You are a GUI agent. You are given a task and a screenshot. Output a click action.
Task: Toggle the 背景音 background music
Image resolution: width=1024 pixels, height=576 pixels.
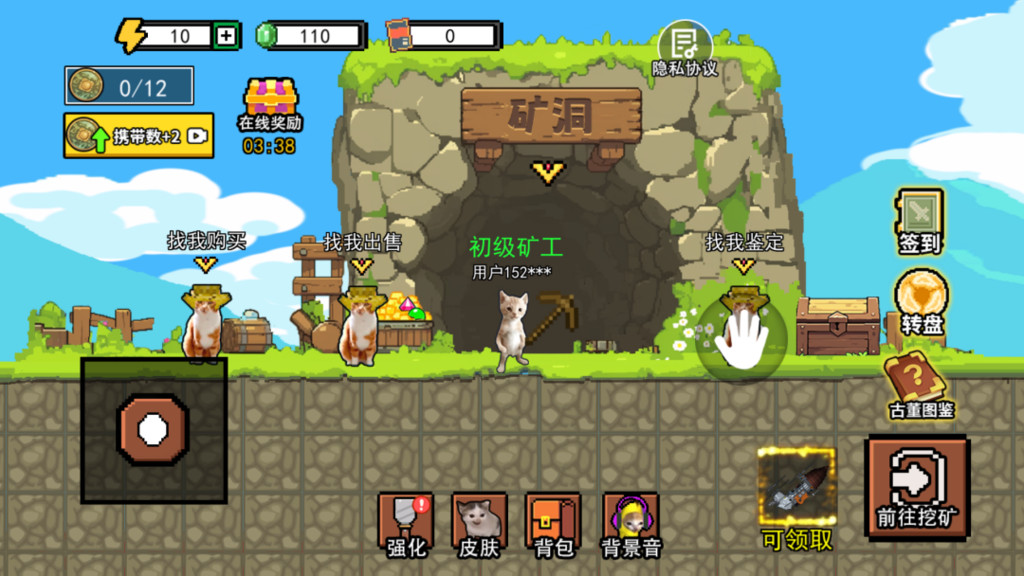click(630, 524)
